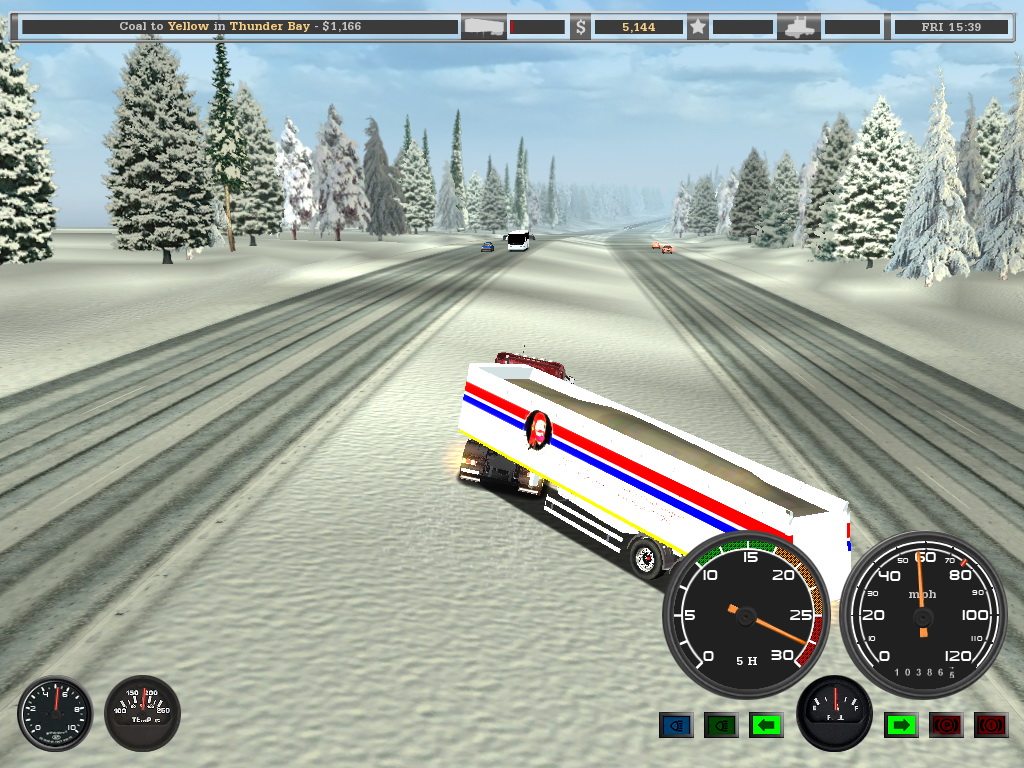Click the truck icon in top bar
The width and height of the screenshot is (1024, 768).
coord(800,27)
